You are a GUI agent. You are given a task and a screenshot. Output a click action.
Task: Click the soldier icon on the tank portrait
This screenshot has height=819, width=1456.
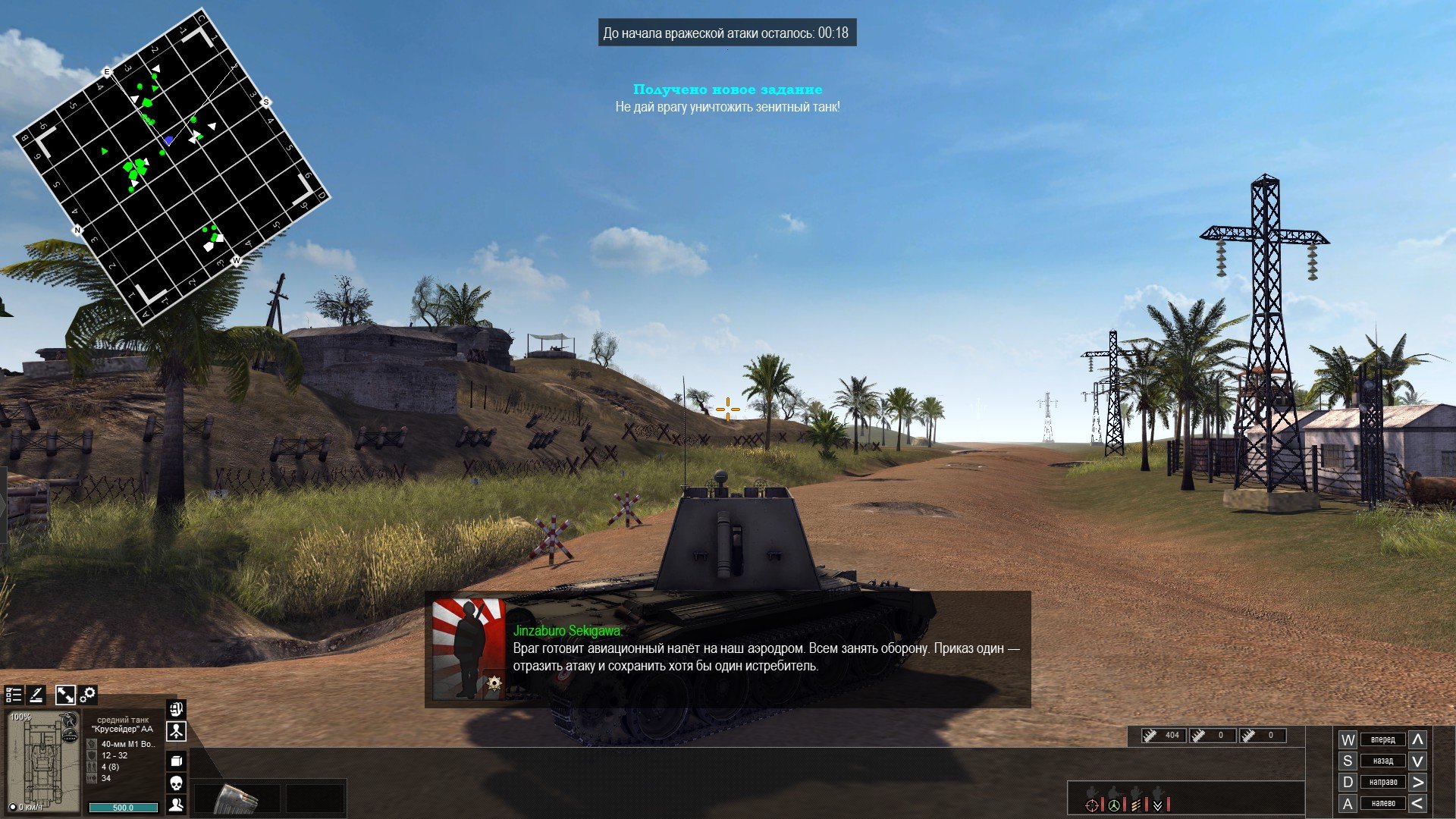point(71,720)
